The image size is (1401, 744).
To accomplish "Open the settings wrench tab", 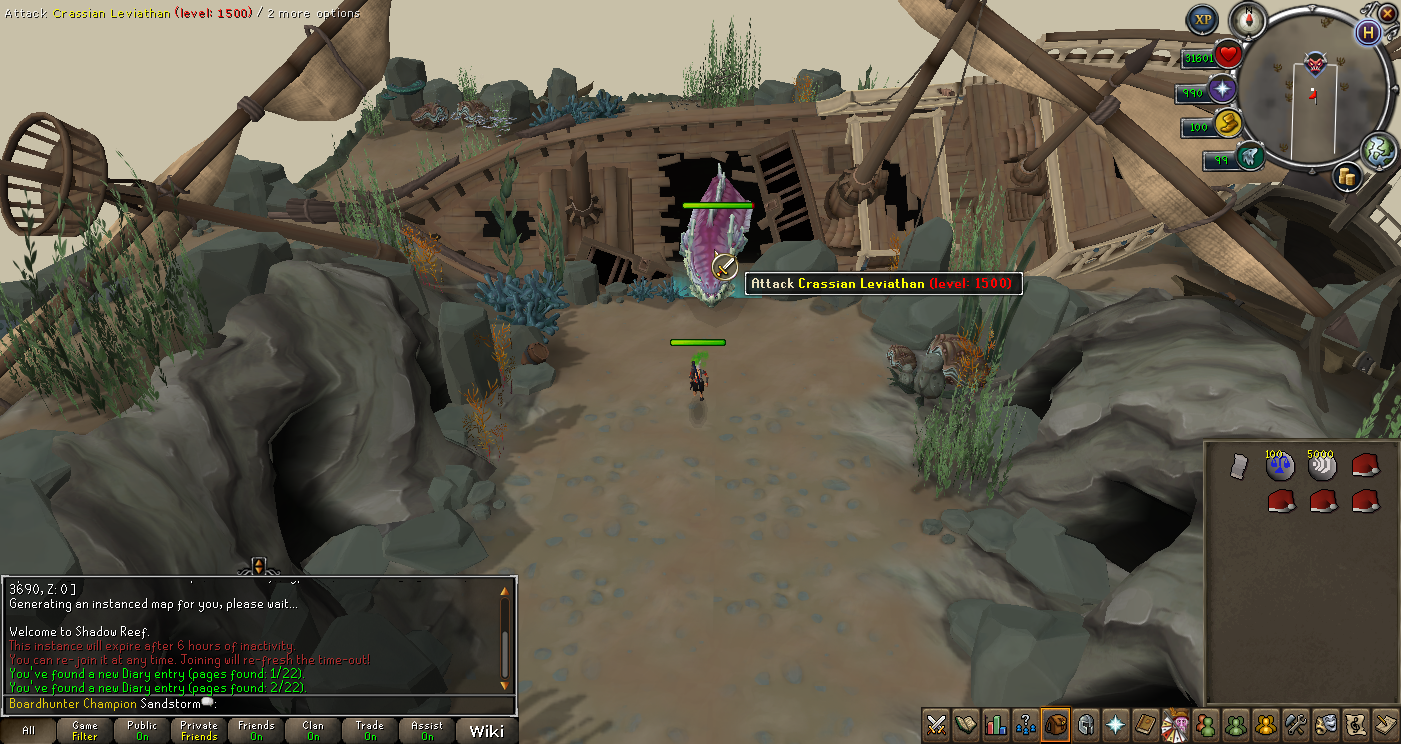I will pos(1296,724).
